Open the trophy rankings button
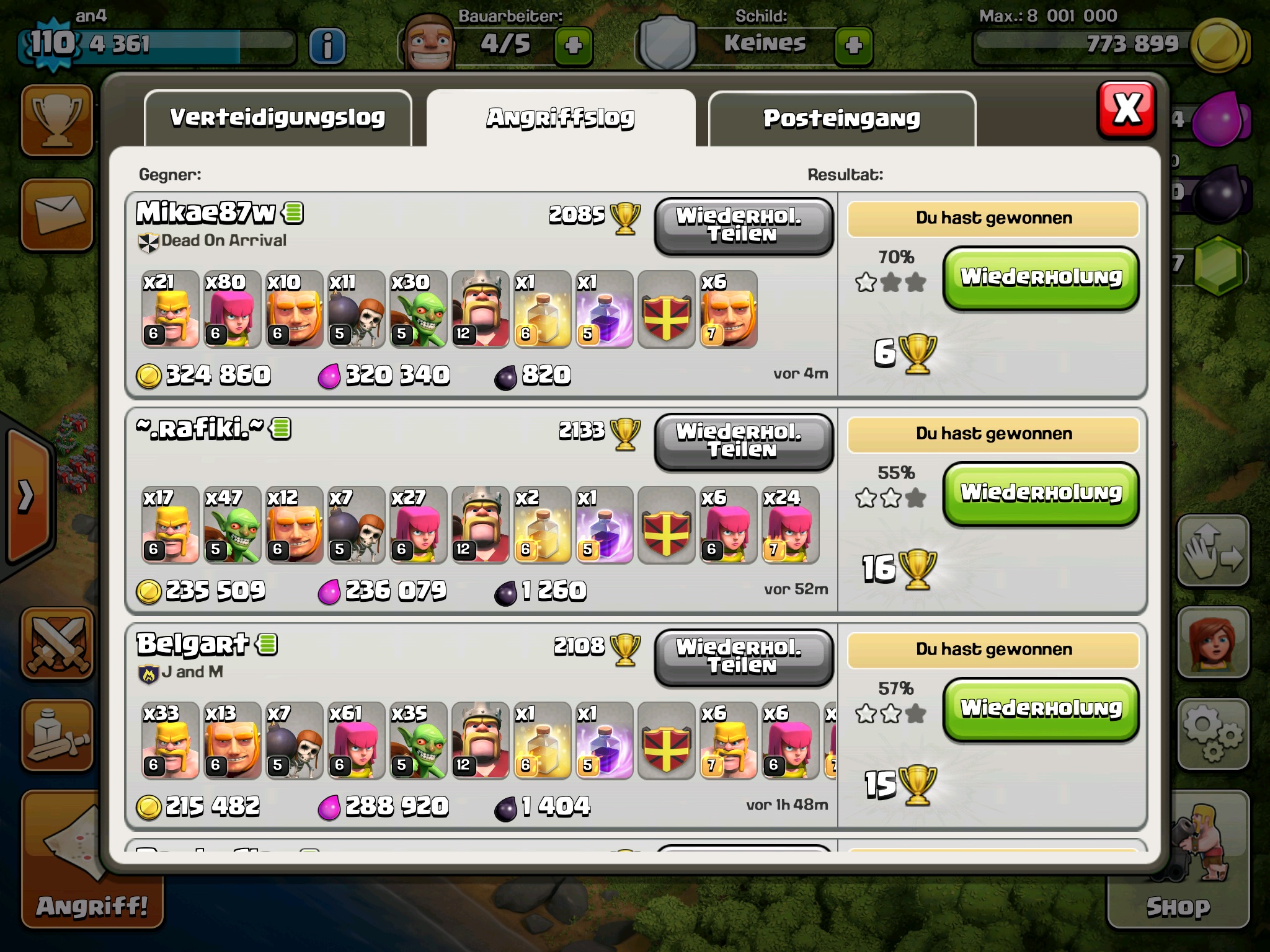Image resolution: width=1270 pixels, height=952 pixels. coord(57,120)
